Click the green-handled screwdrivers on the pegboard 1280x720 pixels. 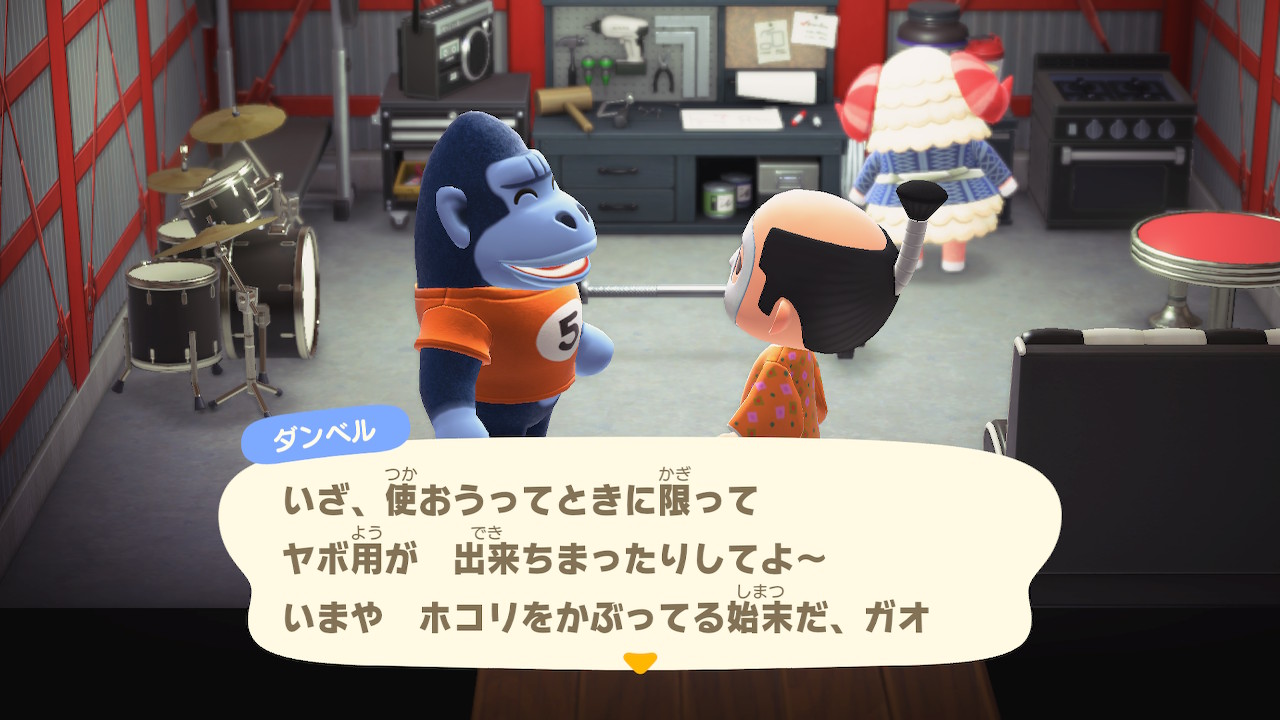[596, 68]
